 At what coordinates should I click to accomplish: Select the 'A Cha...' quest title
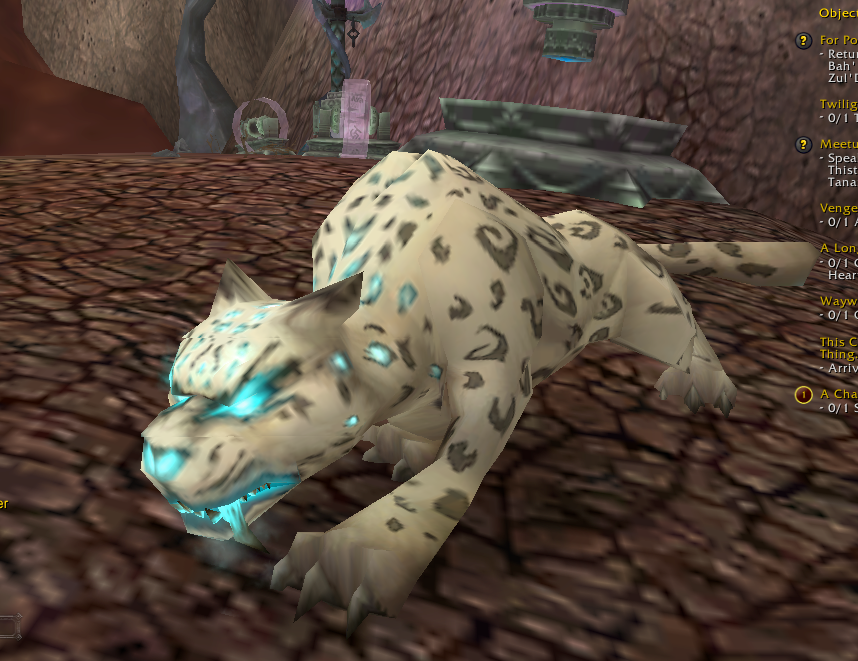(838, 394)
